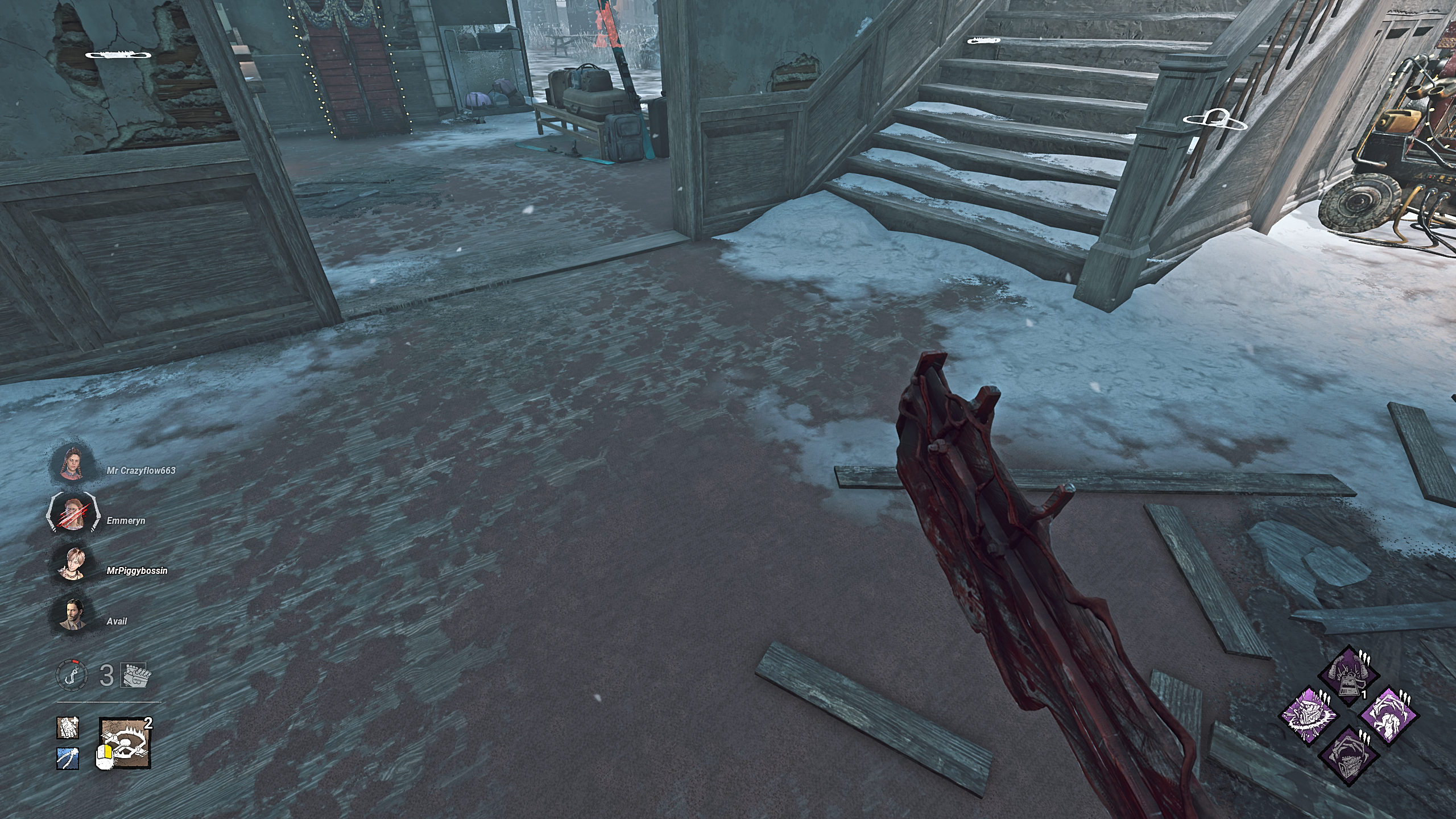Select the bear trap power icon
Screen dimensions: 1456x819
[x=126, y=743]
